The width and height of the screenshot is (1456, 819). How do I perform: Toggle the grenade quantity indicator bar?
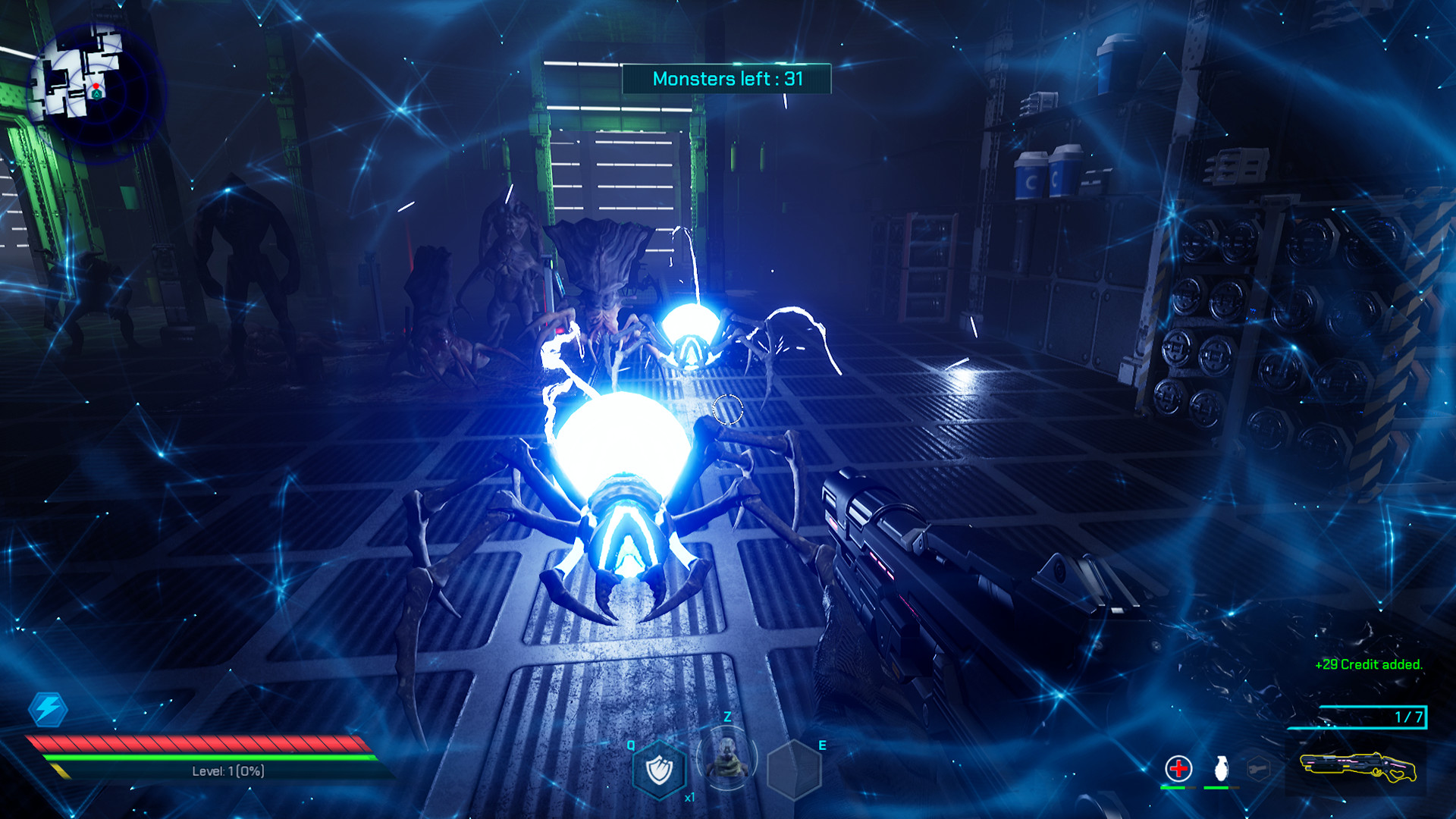[x=1221, y=787]
